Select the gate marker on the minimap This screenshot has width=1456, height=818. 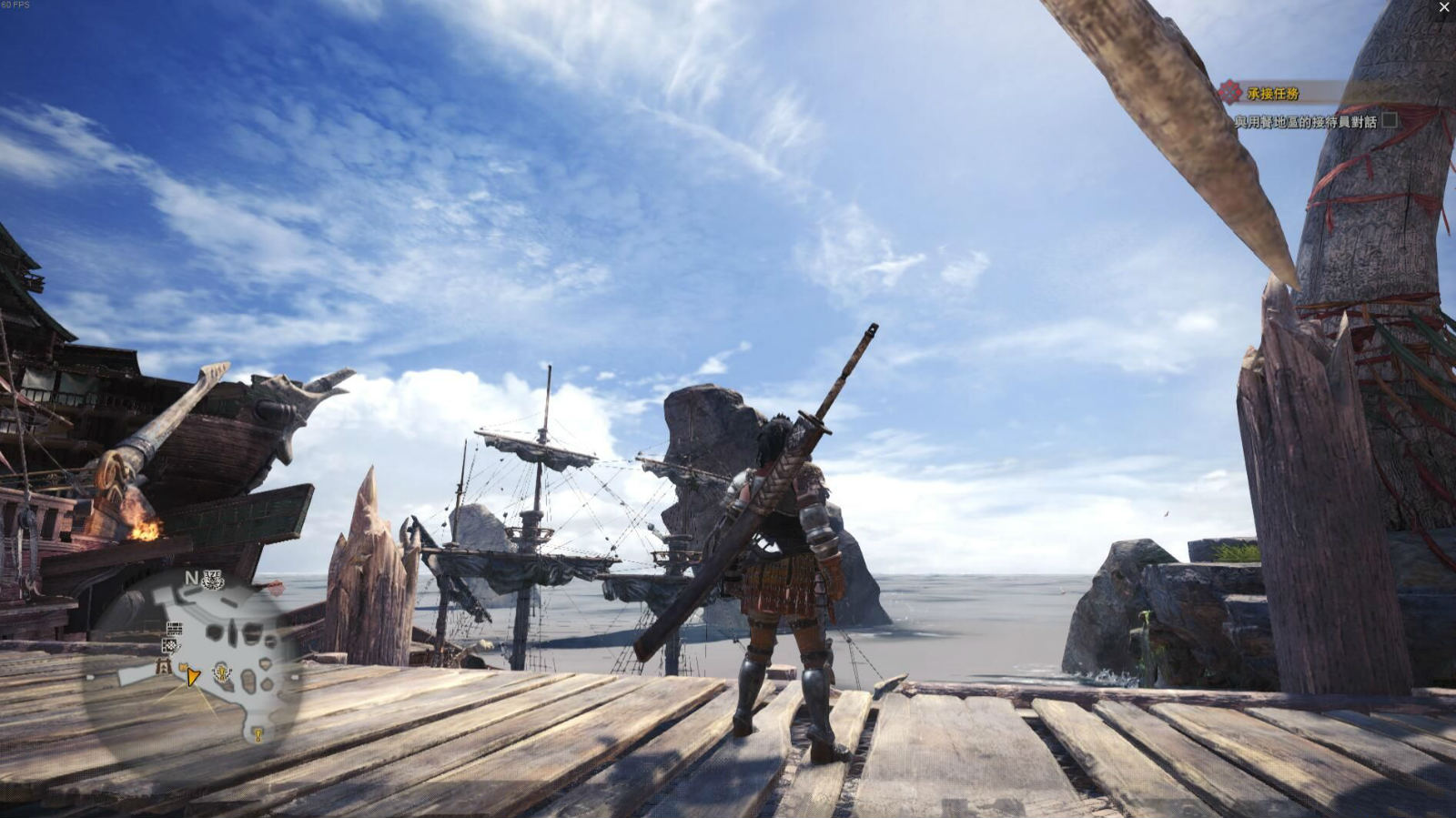[x=164, y=666]
